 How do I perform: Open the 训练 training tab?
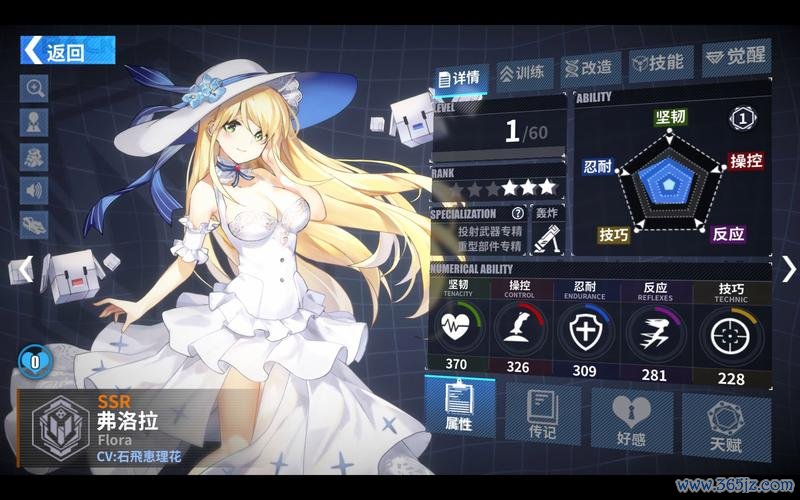click(x=523, y=73)
